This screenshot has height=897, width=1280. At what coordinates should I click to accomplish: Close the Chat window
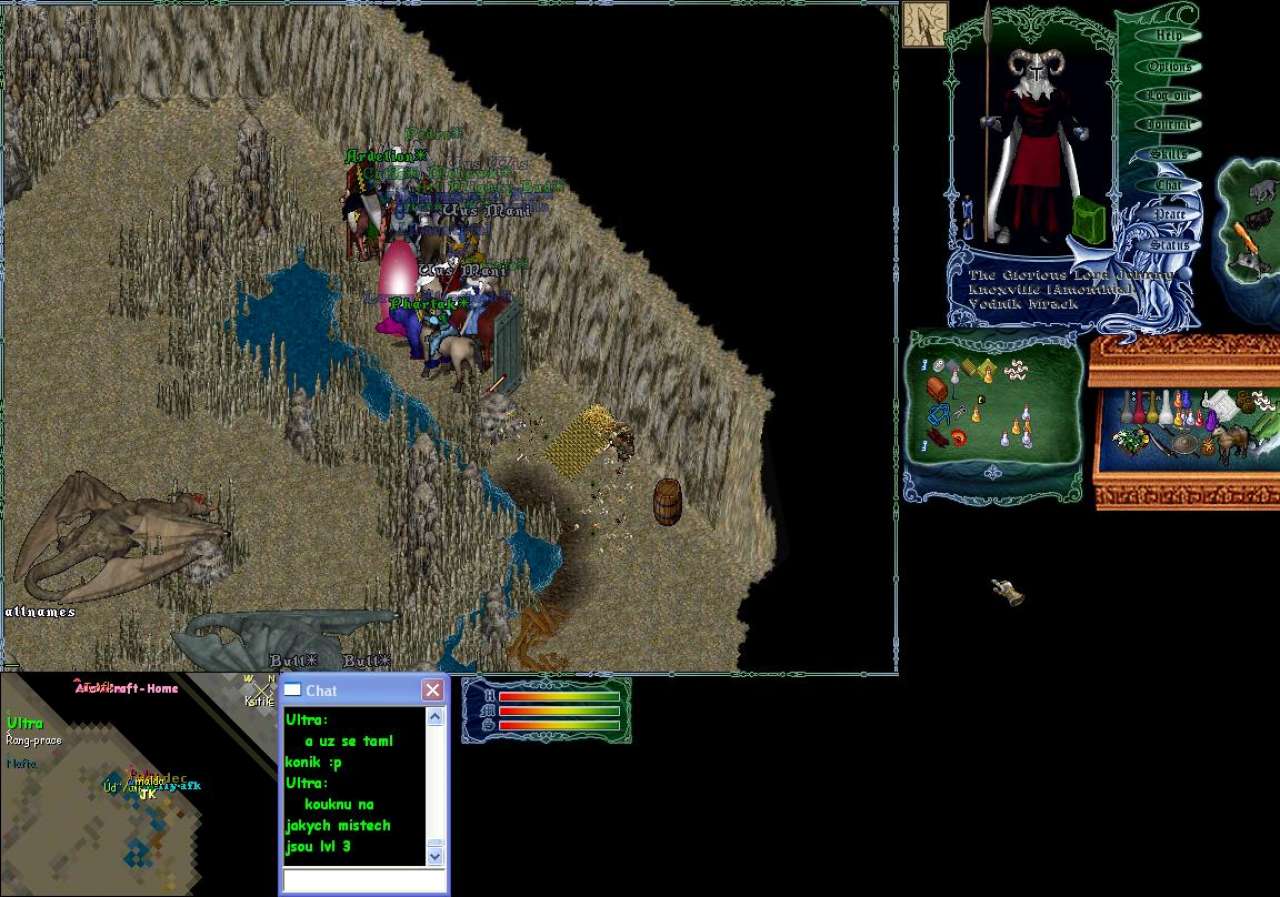click(x=432, y=690)
